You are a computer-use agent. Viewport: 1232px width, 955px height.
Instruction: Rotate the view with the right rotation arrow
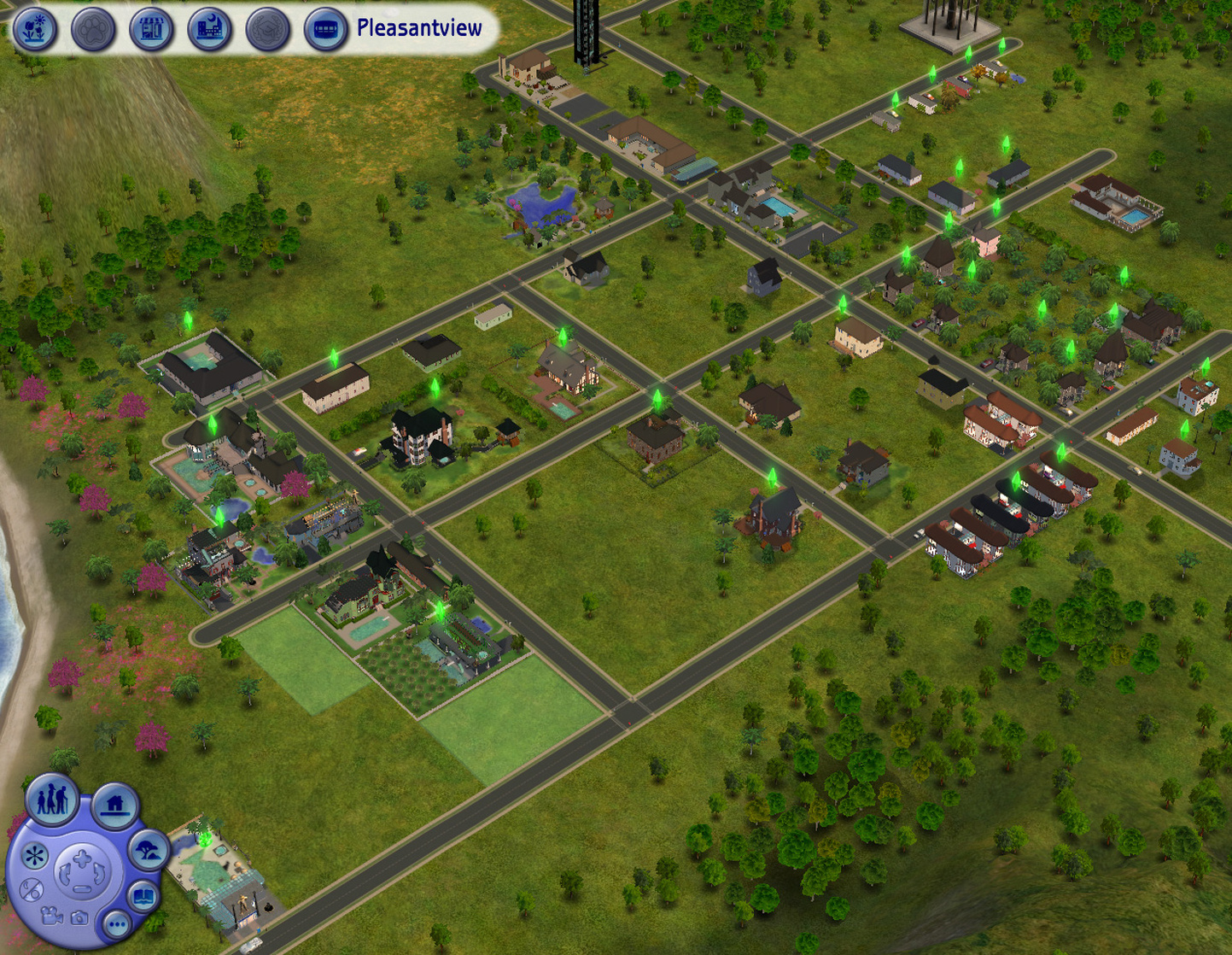(x=98, y=873)
